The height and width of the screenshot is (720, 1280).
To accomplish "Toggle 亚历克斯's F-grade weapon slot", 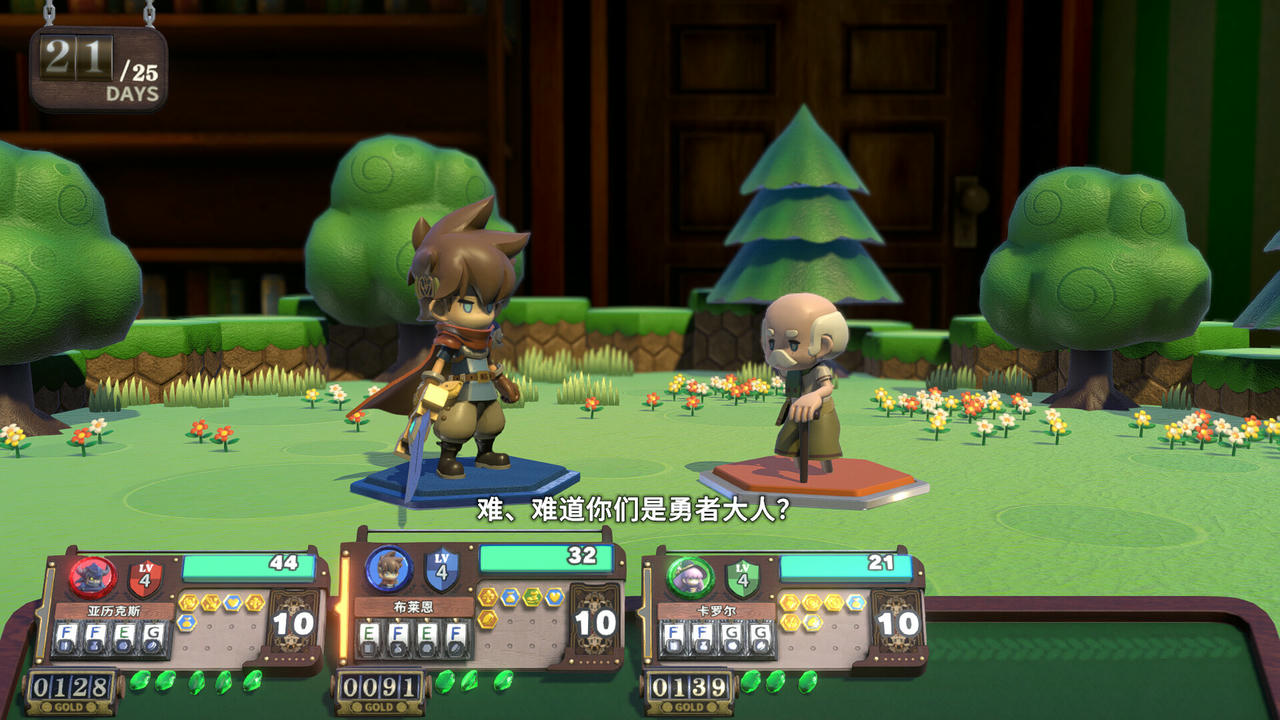I will click(68, 635).
